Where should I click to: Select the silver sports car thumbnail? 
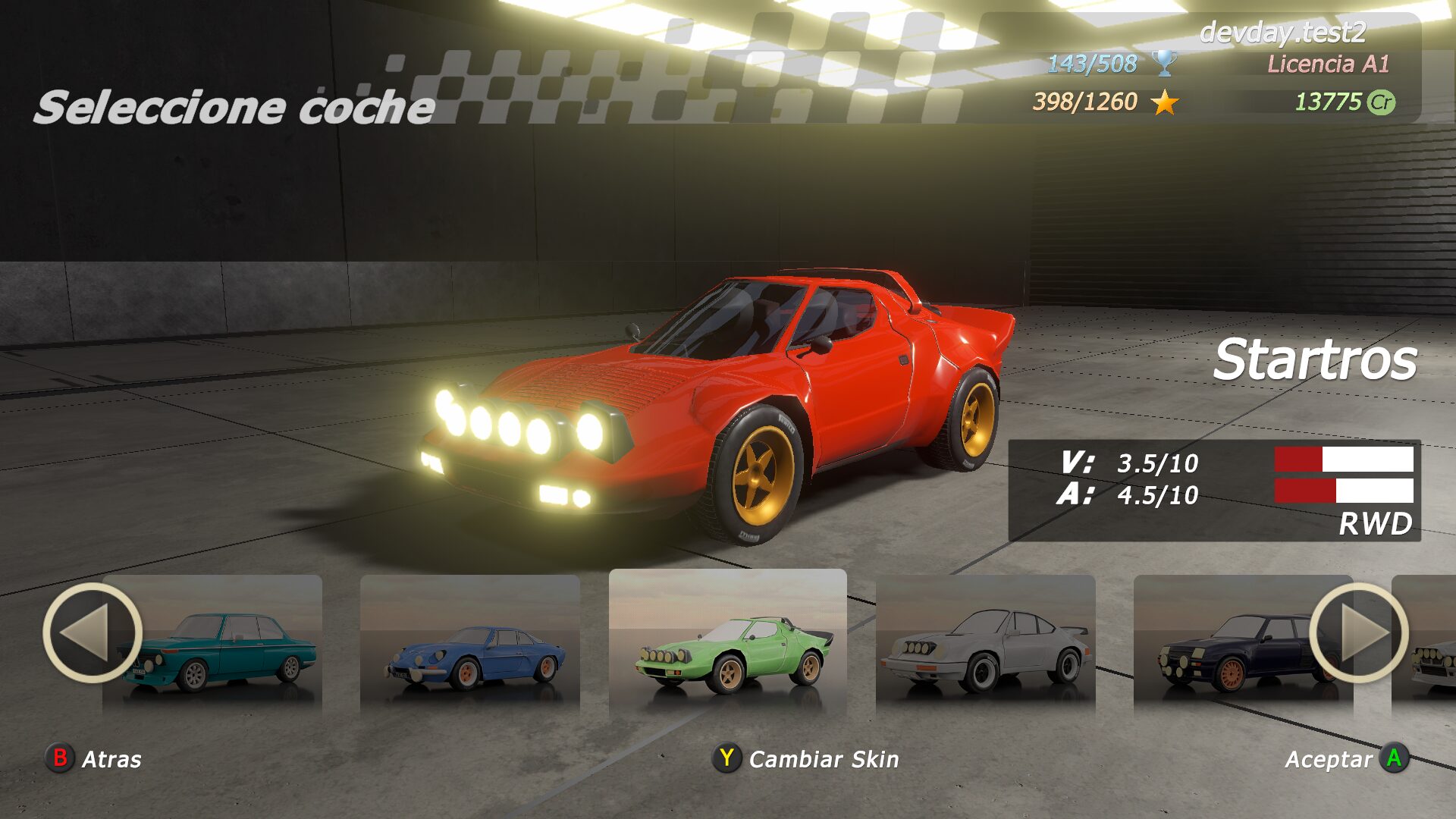(986, 645)
